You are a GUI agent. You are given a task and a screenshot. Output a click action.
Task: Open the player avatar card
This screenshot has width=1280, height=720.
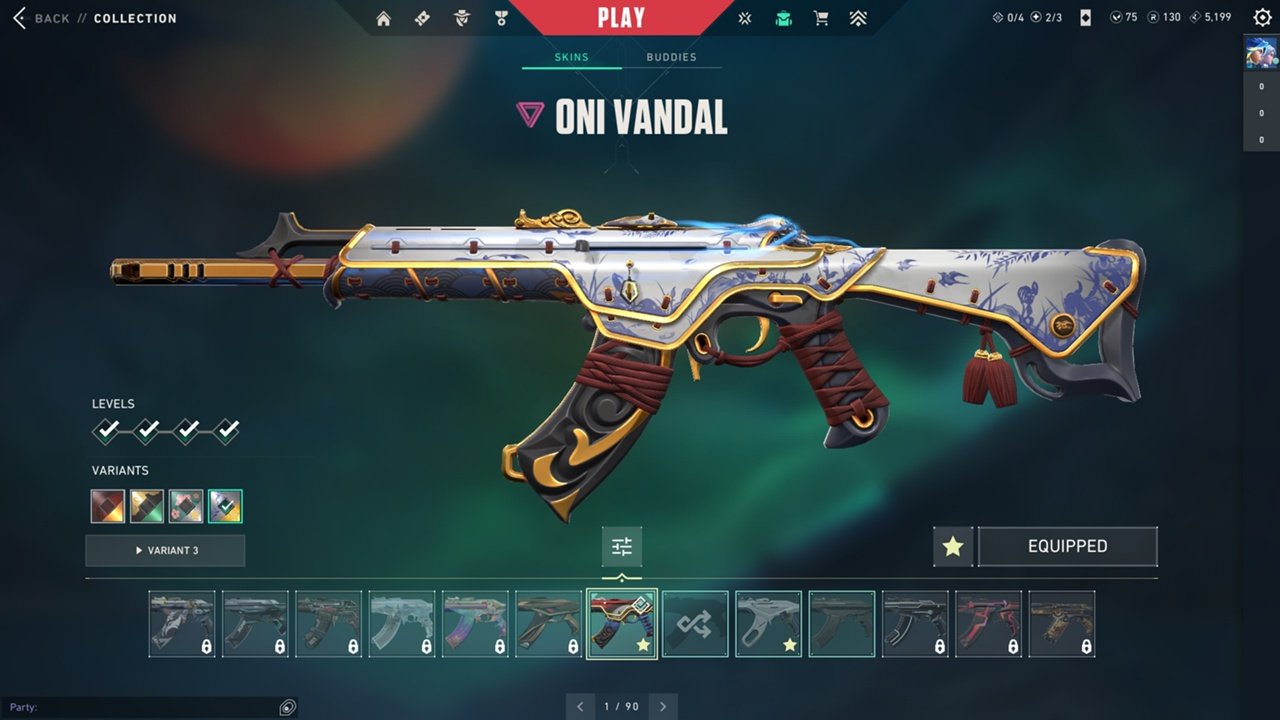pos(1261,52)
